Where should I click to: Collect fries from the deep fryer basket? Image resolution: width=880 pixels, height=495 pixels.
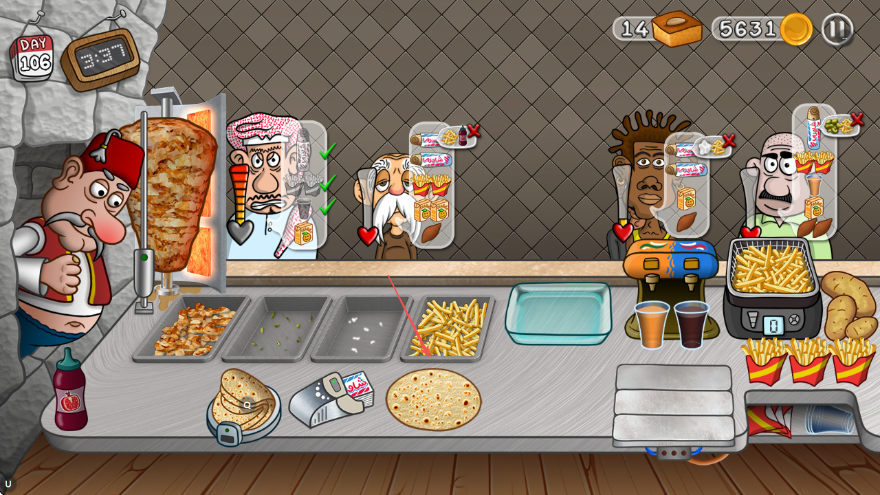point(771,268)
